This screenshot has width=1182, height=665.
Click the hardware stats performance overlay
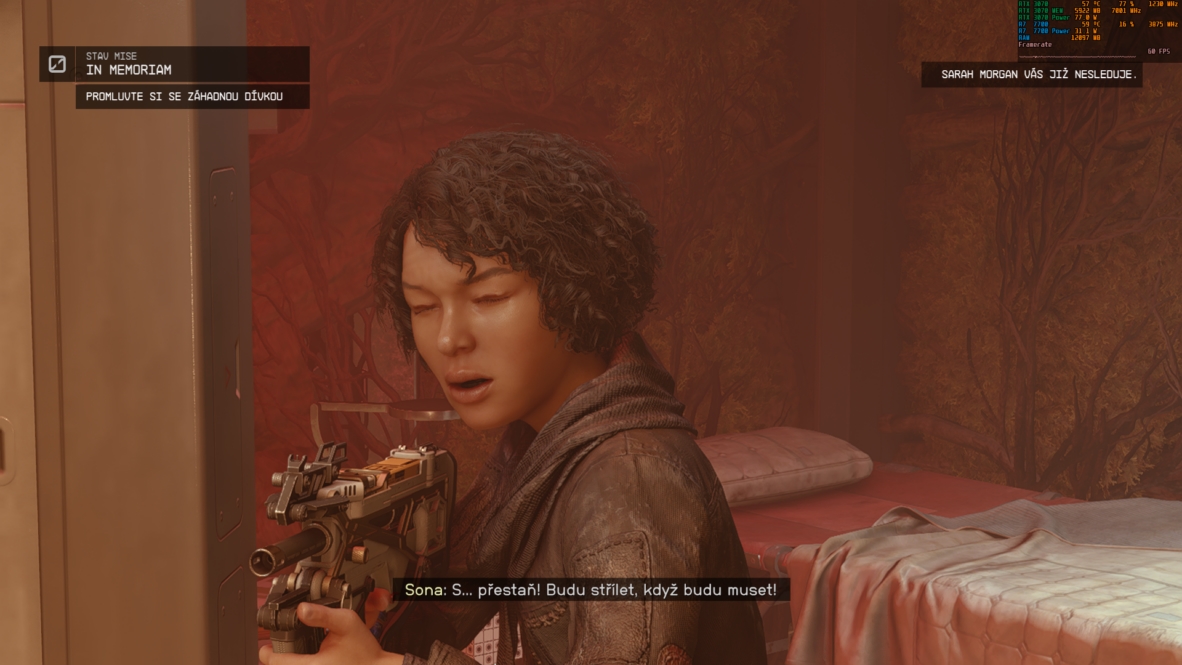(1098, 27)
